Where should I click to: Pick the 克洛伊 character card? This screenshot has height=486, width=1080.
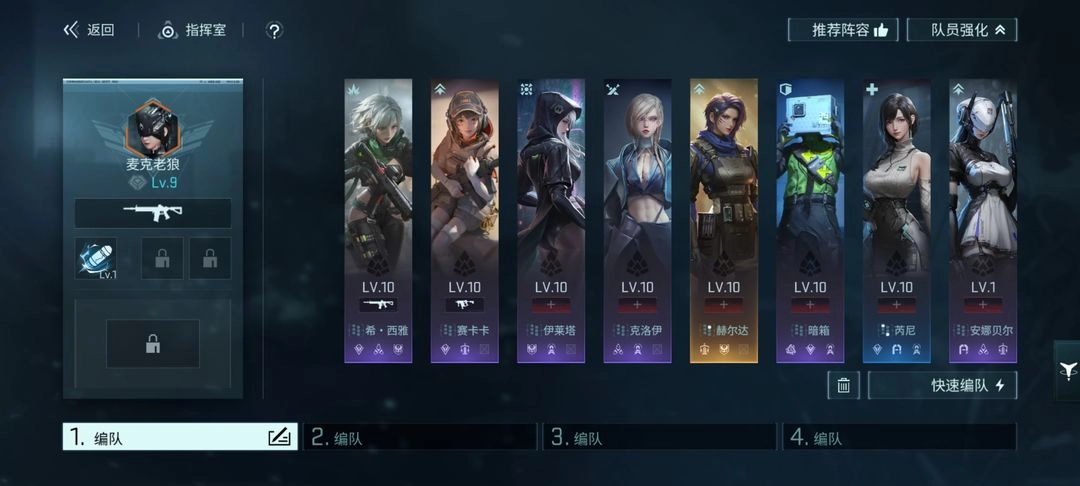(x=637, y=220)
